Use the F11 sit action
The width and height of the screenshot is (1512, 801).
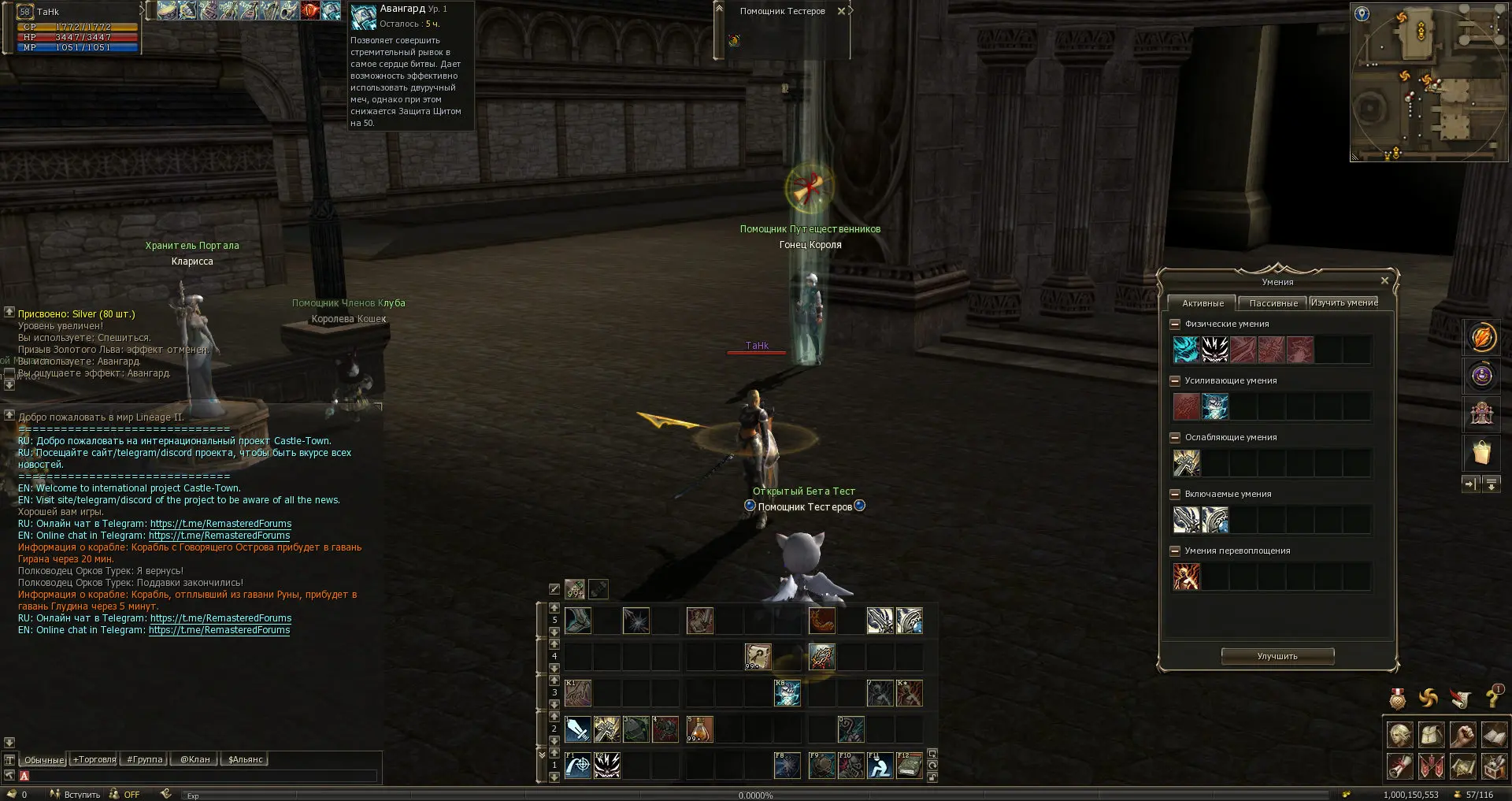tap(880, 766)
